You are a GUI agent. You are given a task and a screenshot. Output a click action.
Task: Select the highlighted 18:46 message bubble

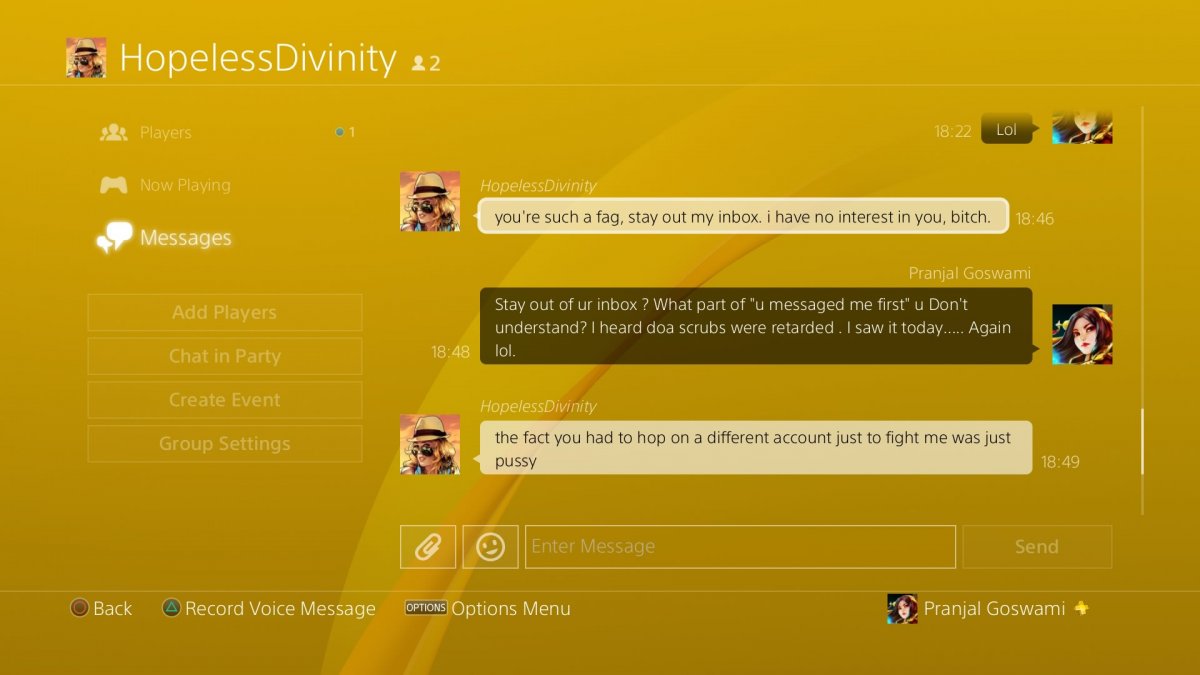pyautogui.click(x=742, y=216)
